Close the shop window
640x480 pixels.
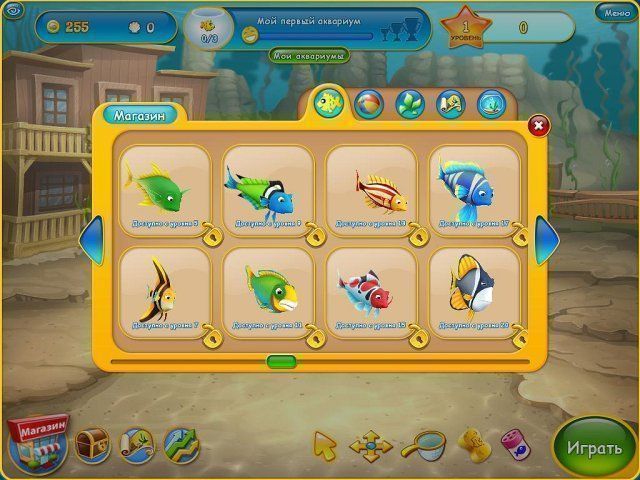point(537,125)
